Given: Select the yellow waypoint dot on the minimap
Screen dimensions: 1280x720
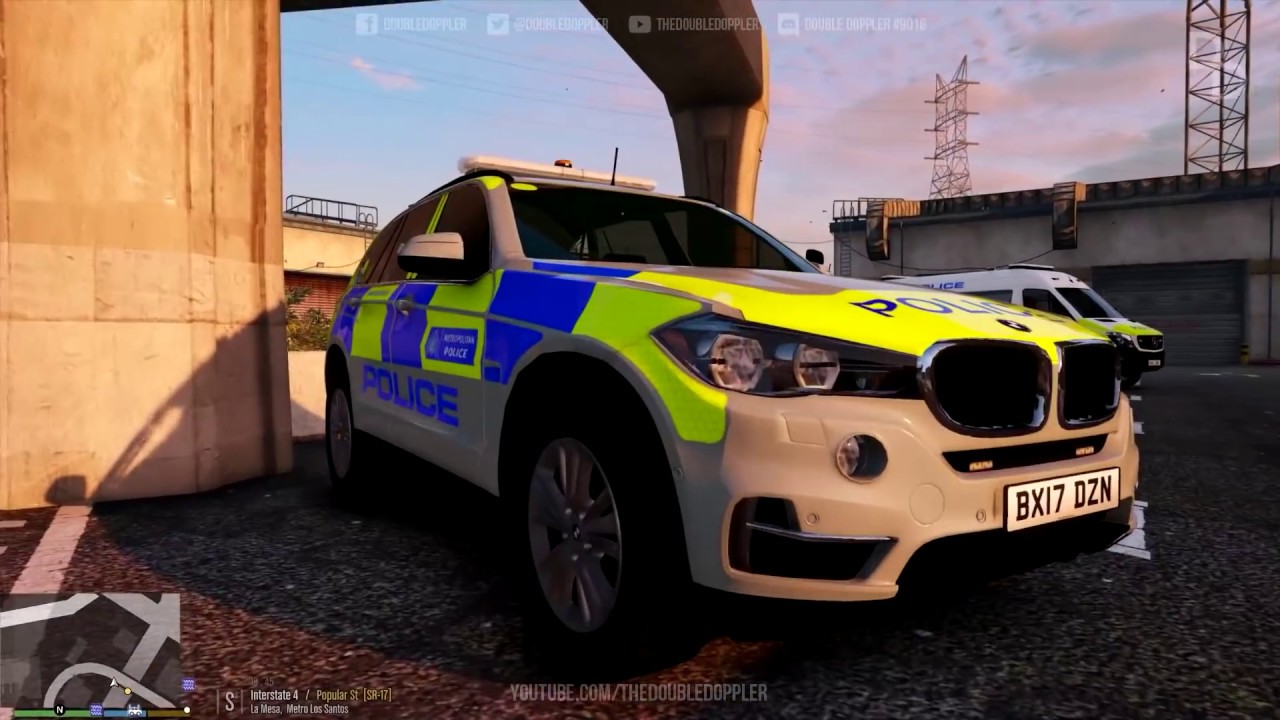Looking at the screenshot, I should pyautogui.click(x=127, y=691).
